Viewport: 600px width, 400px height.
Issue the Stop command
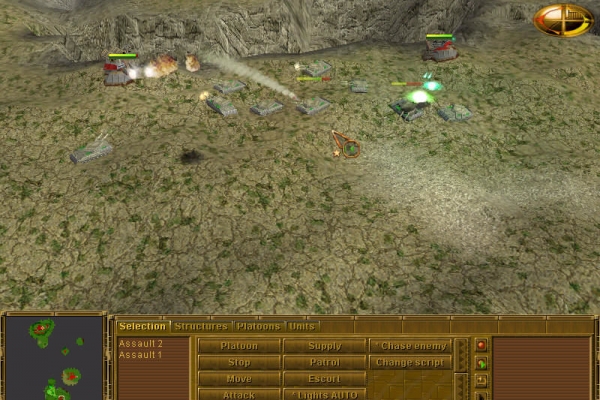[239, 362]
